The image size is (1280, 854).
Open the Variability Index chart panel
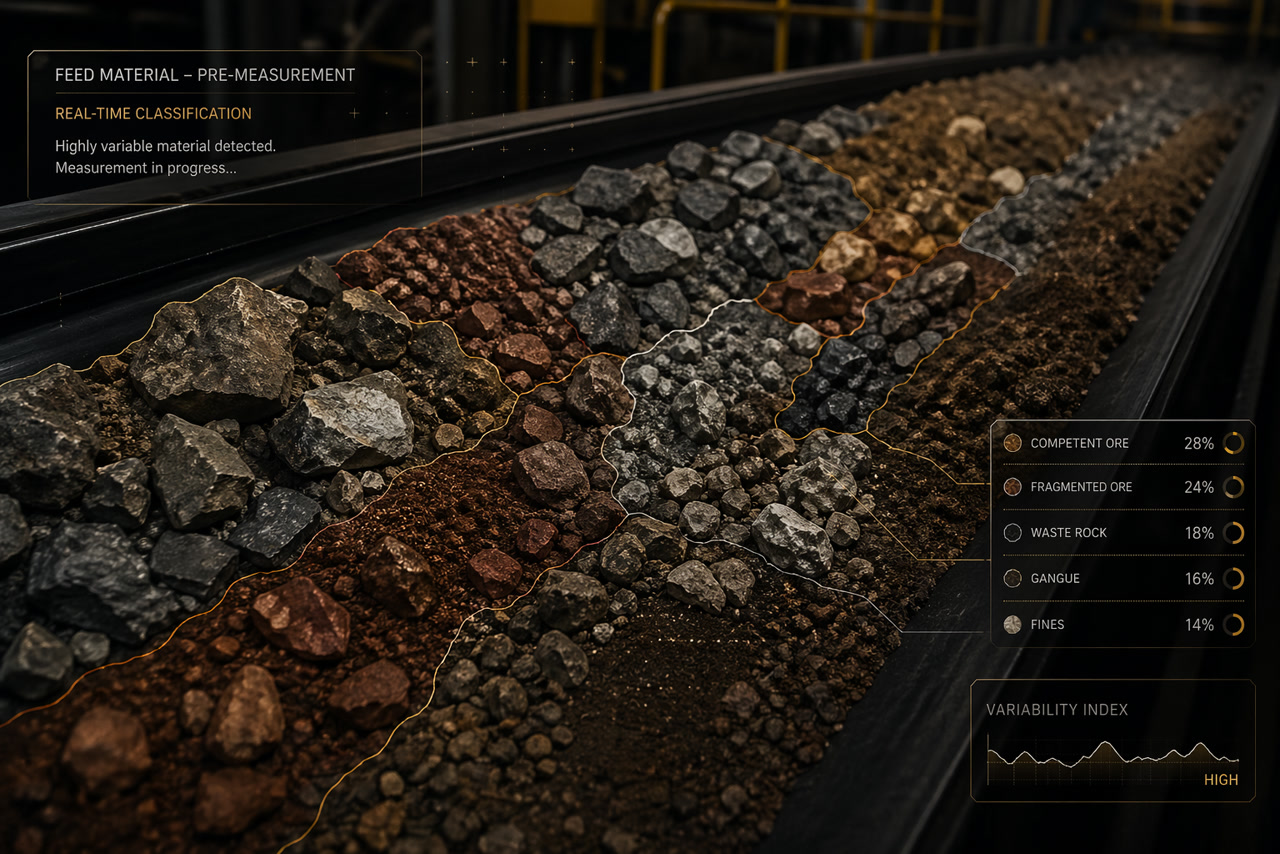pyautogui.click(x=1112, y=741)
